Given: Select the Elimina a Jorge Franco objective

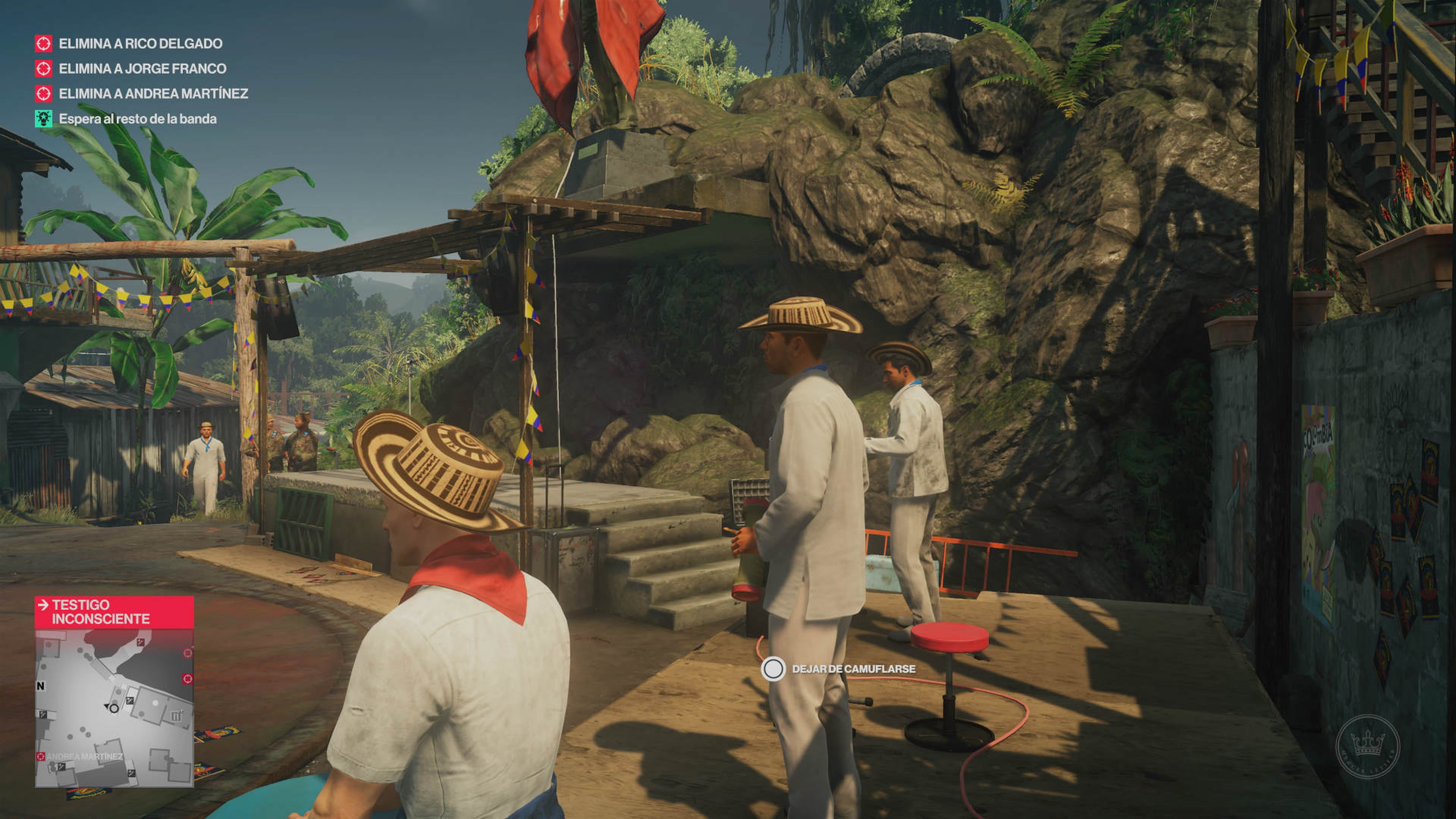Looking at the screenshot, I should pos(143,68).
